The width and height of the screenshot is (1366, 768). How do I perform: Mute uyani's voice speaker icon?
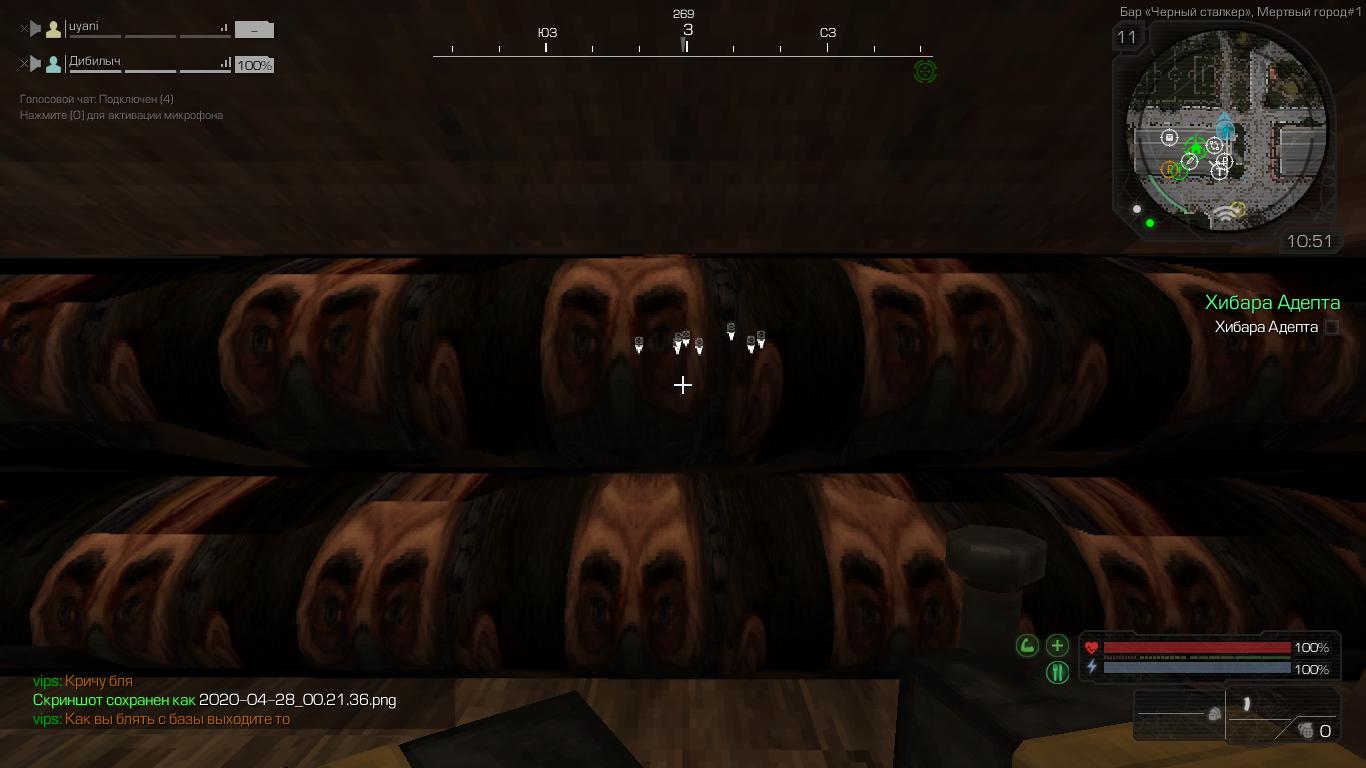(35, 29)
